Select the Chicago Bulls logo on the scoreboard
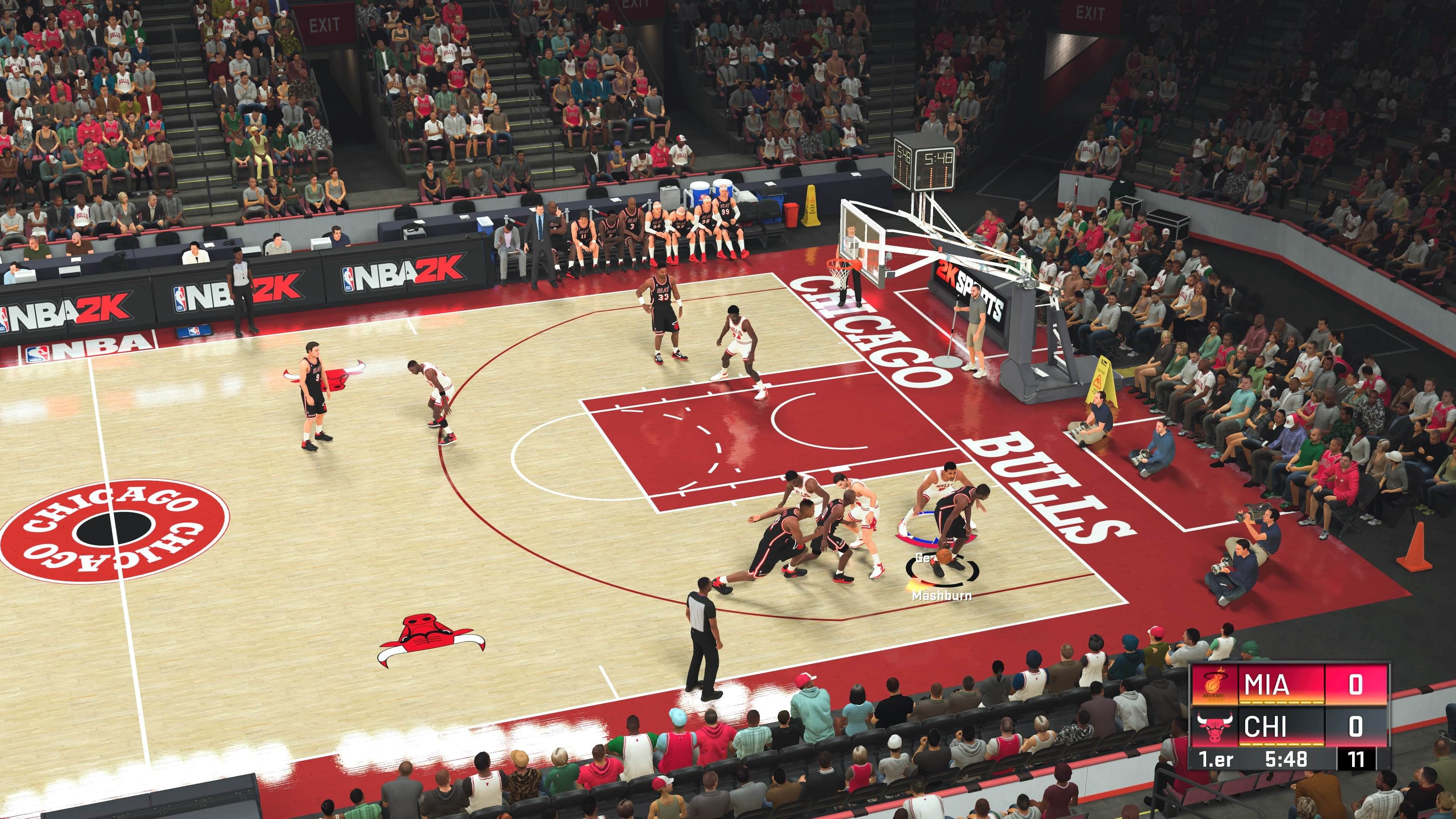Viewport: 1456px width, 819px height. tap(1215, 728)
